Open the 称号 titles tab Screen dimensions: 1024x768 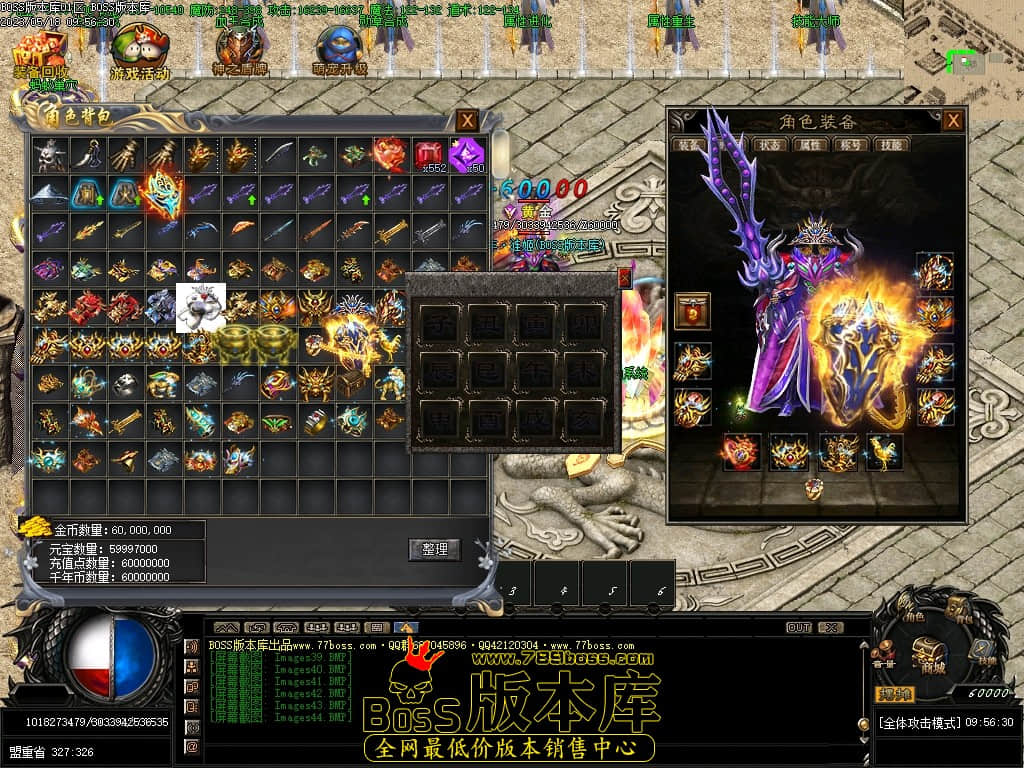click(x=851, y=145)
